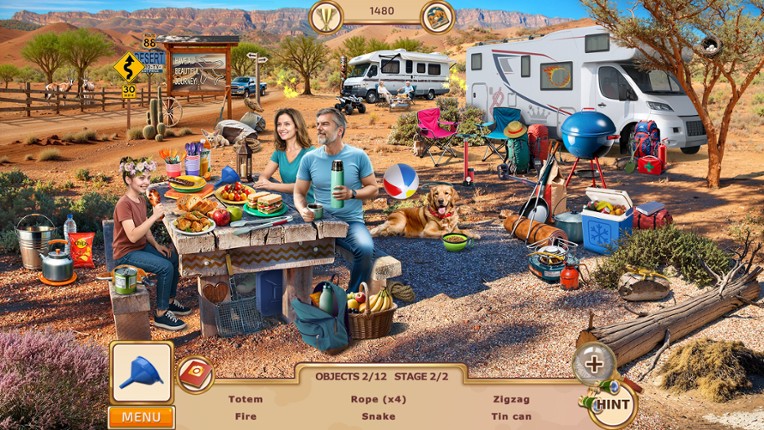The width and height of the screenshot is (764, 430).
Task: Select the Totem entry in the object list
Action: [x=245, y=399]
